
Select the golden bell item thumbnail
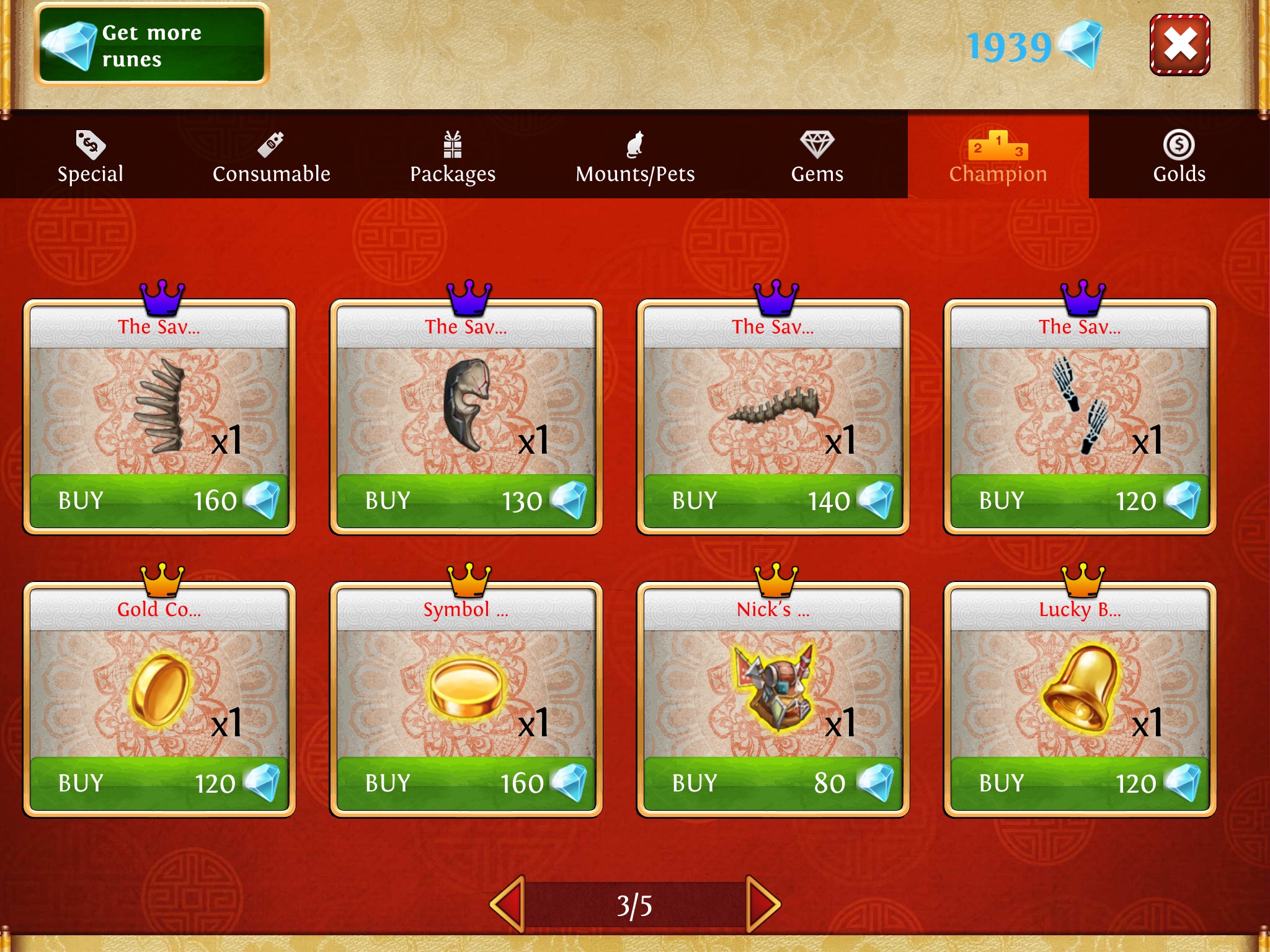click(1080, 688)
